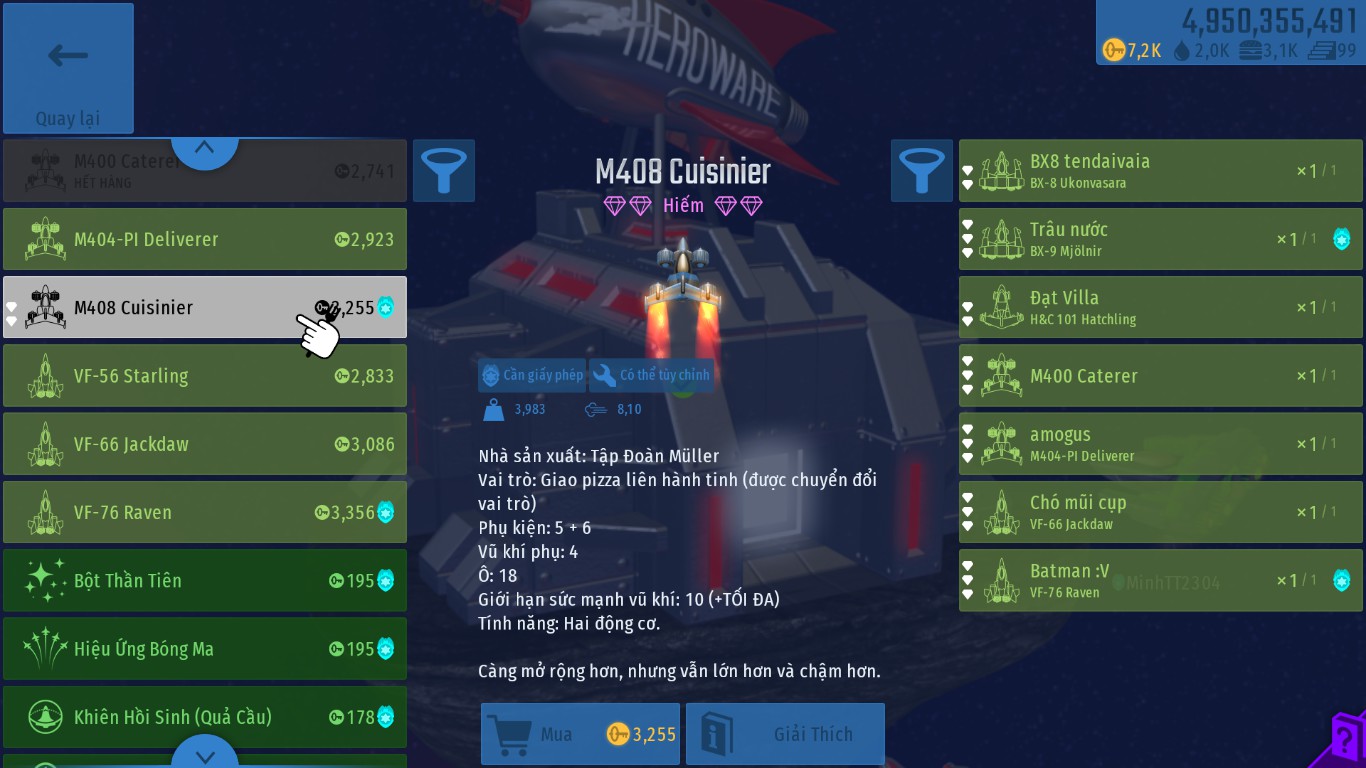Select owned ship Trâu nước
The image size is (1366, 768).
click(x=1160, y=239)
